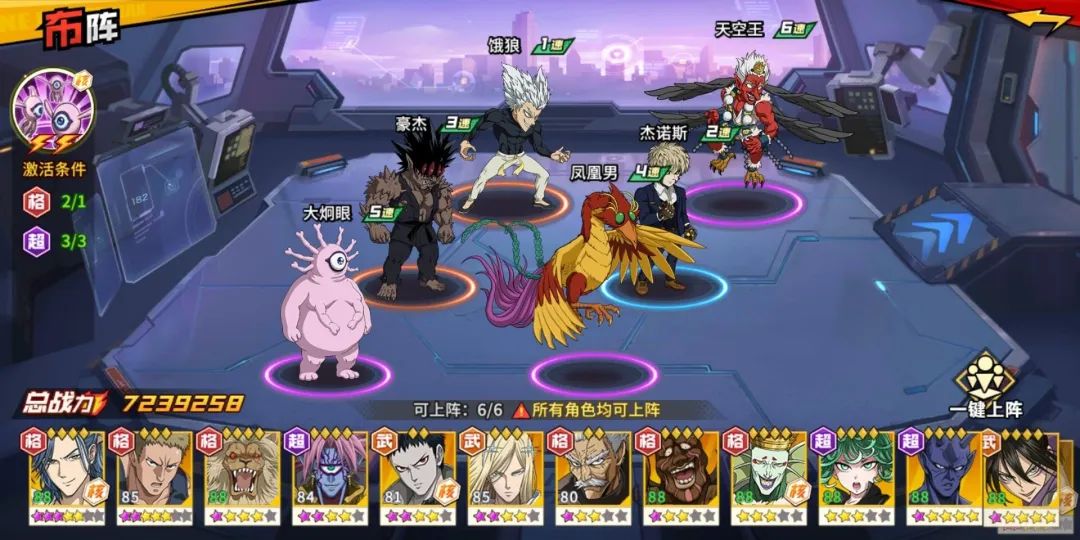This screenshot has width=1080, height=540.
Task: Select the green-haired girl card
Action: coord(857,475)
